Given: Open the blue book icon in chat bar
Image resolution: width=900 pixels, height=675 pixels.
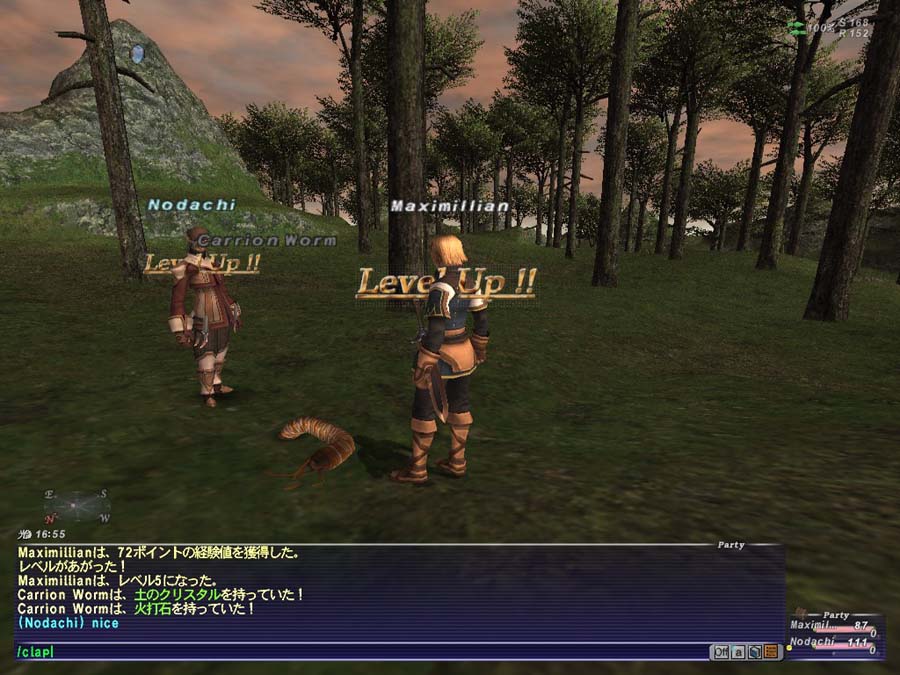Looking at the screenshot, I should [x=755, y=652].
